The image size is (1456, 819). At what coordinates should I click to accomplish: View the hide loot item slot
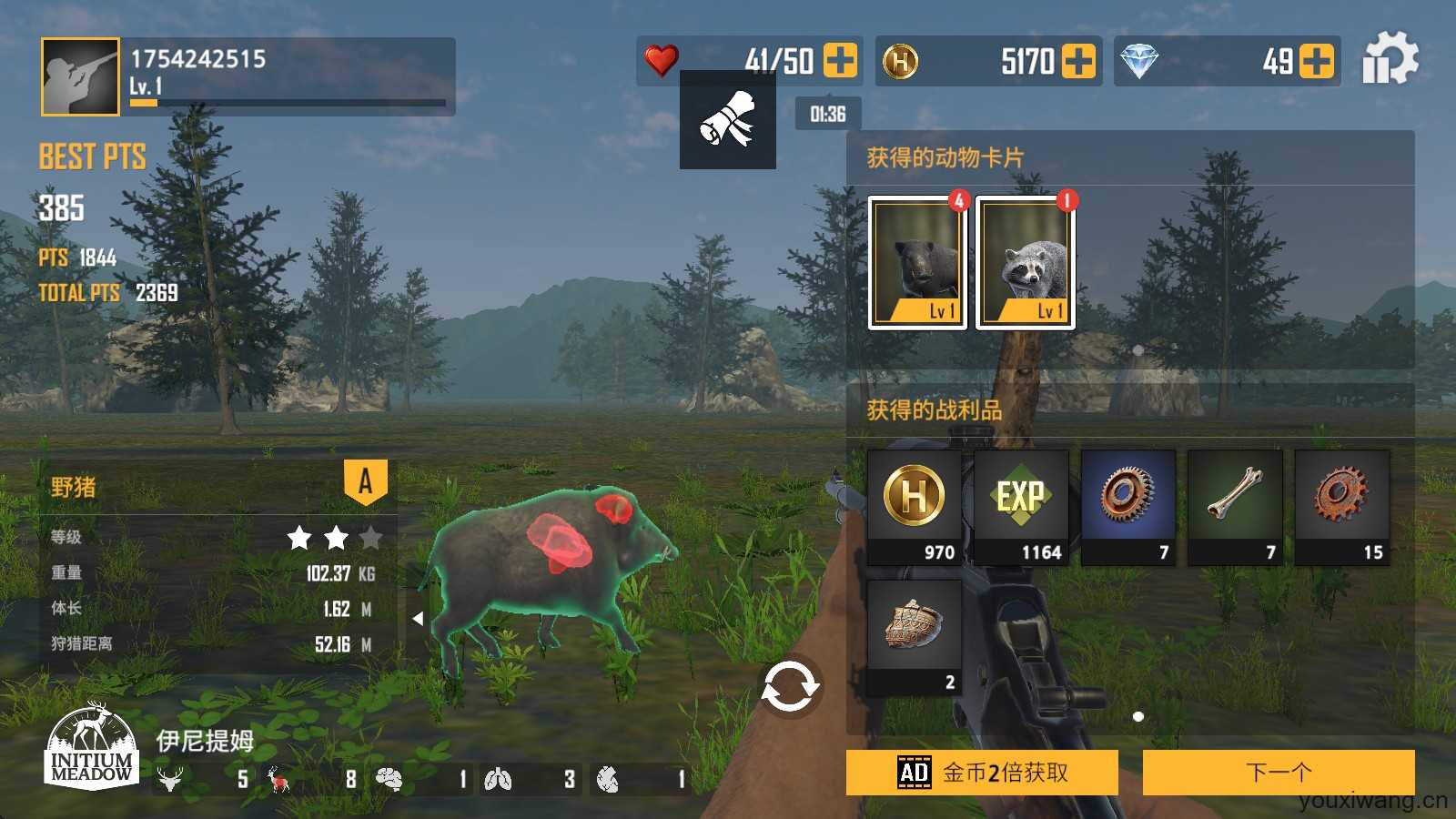tap(914, 637)
